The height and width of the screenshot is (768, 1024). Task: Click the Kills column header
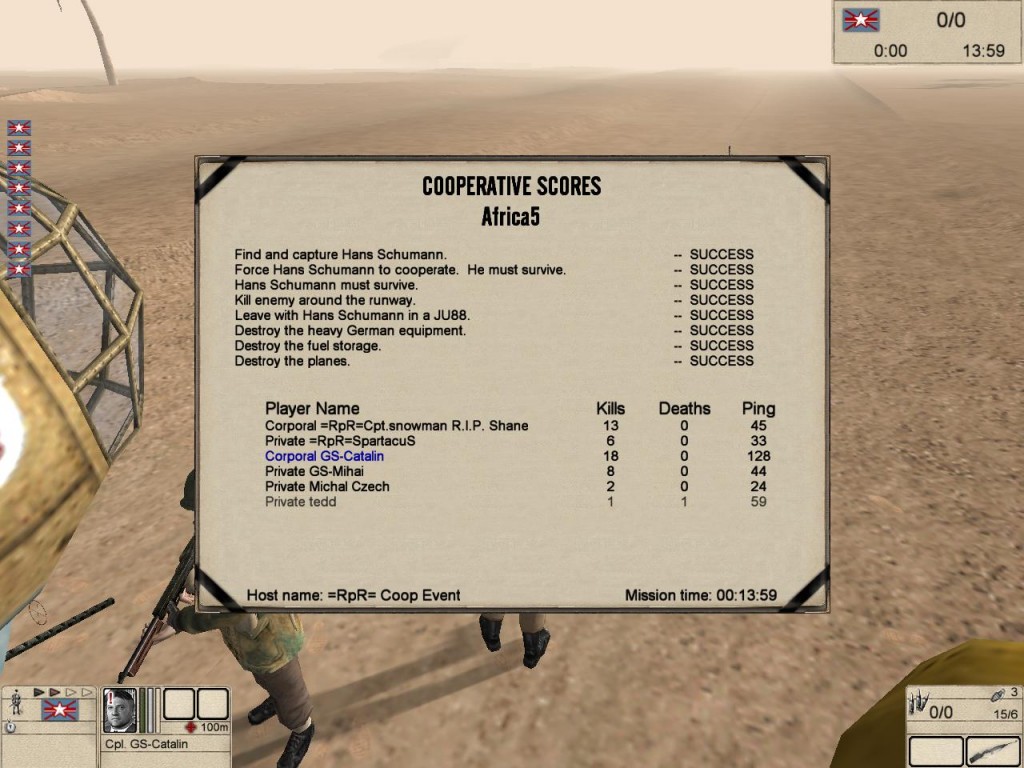click(x=610, y=408)
